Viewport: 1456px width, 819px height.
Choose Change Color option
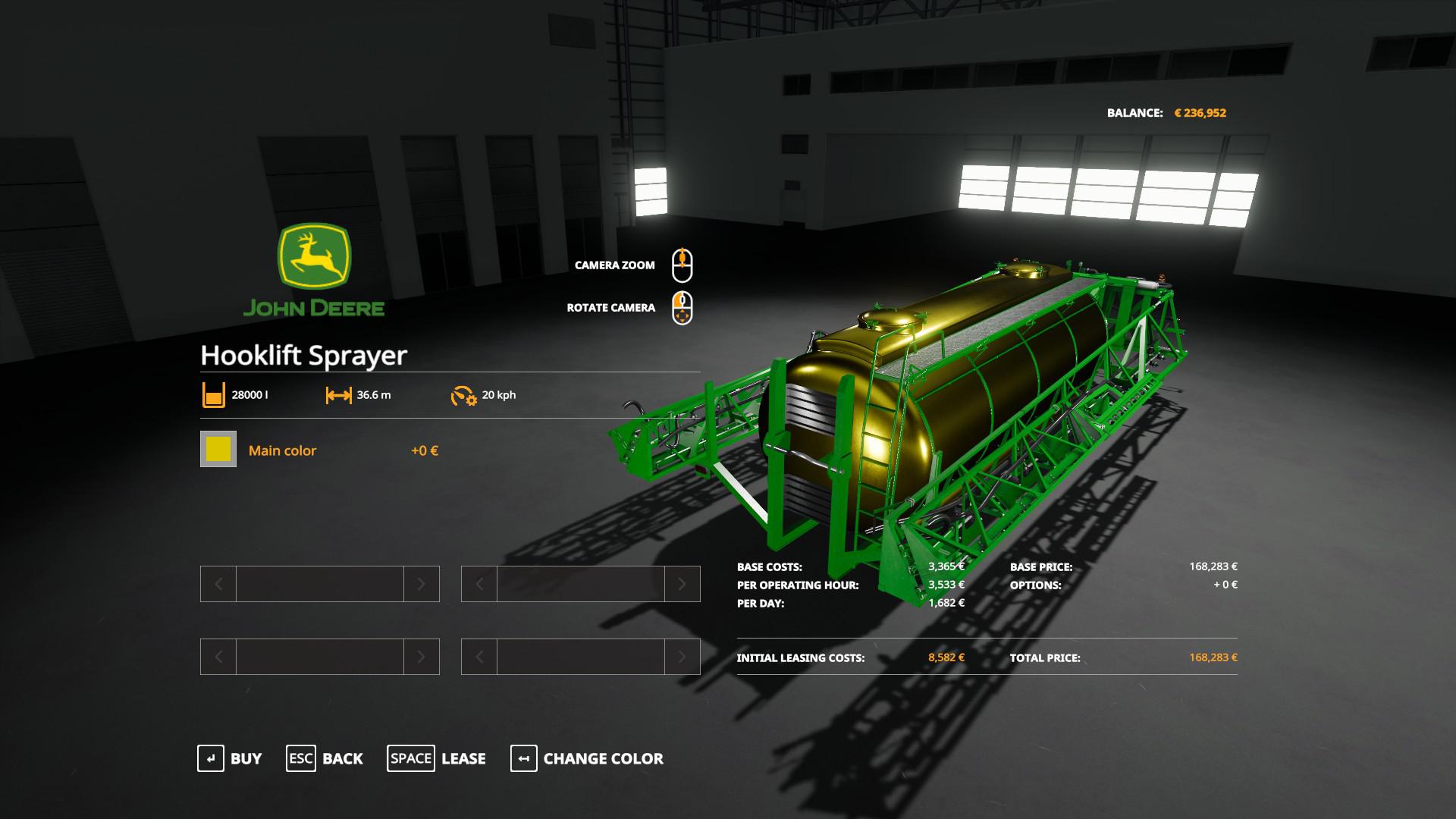(587, 758)
